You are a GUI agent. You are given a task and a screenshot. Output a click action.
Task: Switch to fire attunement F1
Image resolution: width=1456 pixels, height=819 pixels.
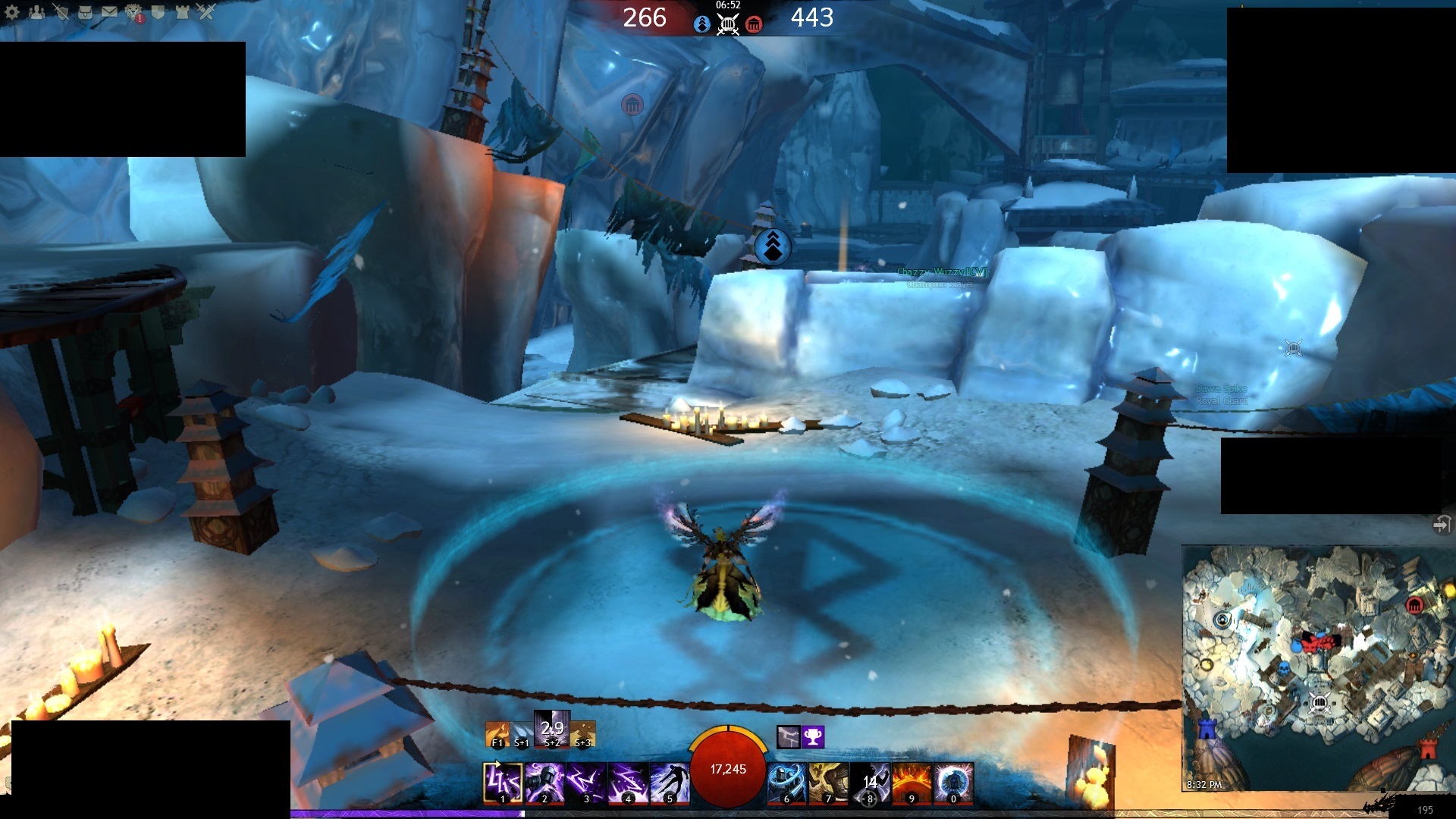coord(497,734)
